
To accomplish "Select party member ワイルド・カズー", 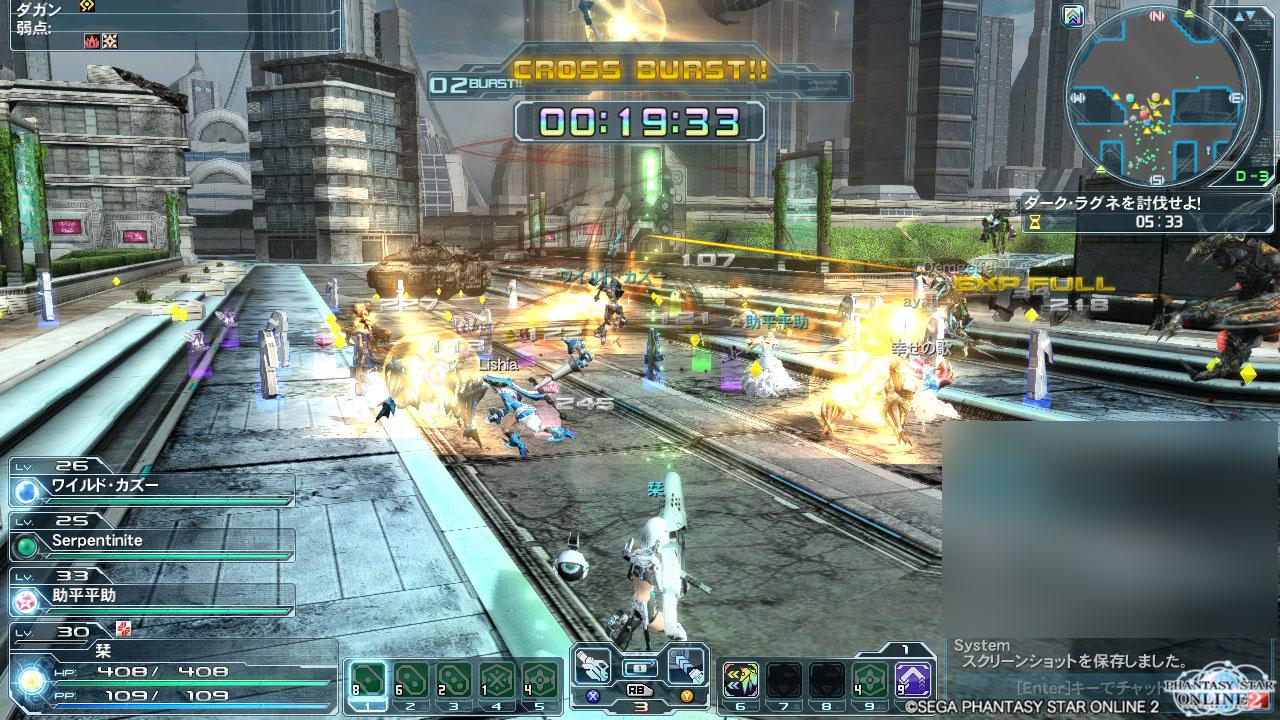I will coord(150,489).
